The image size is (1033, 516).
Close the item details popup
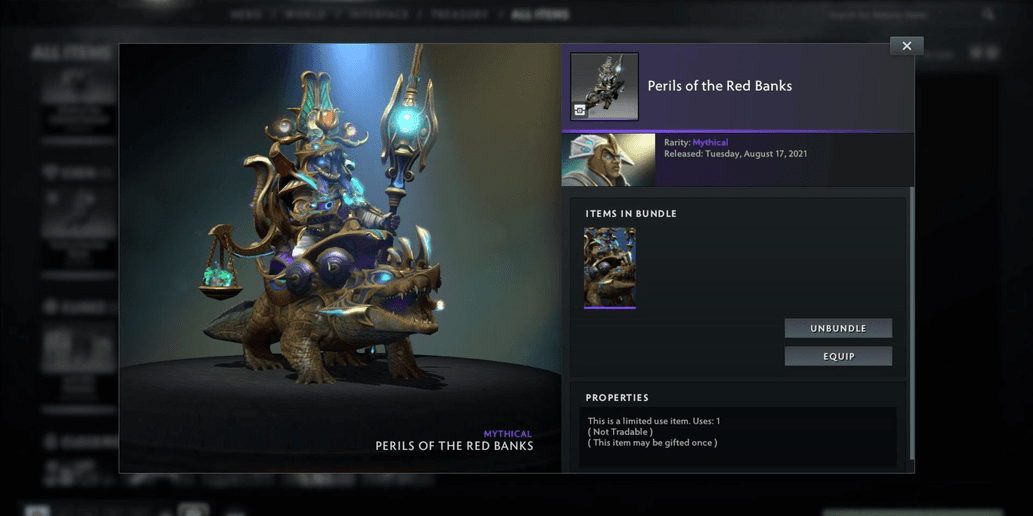coord(906,46)
